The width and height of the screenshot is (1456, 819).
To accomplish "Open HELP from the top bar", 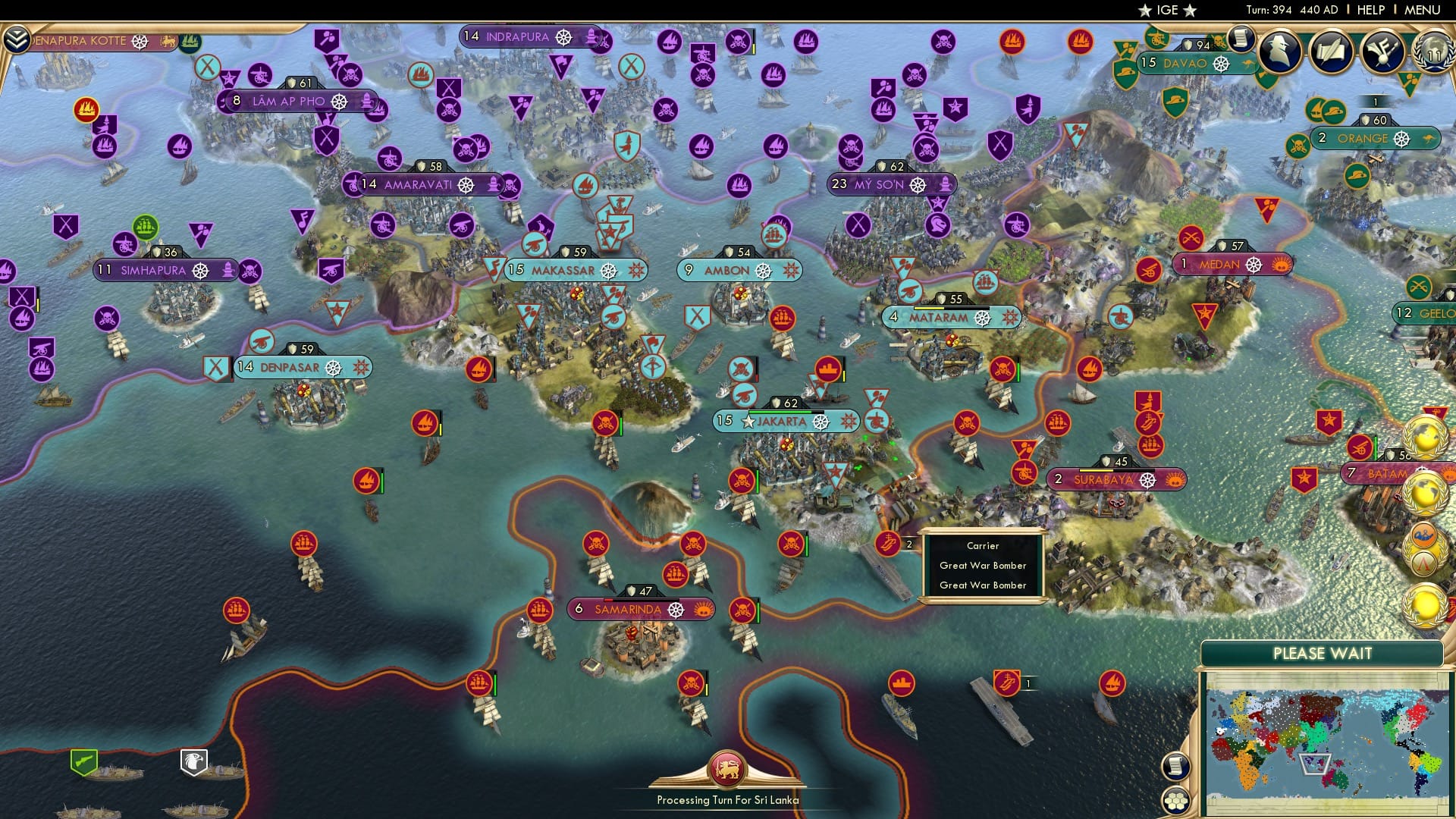I will (1371, 10).
